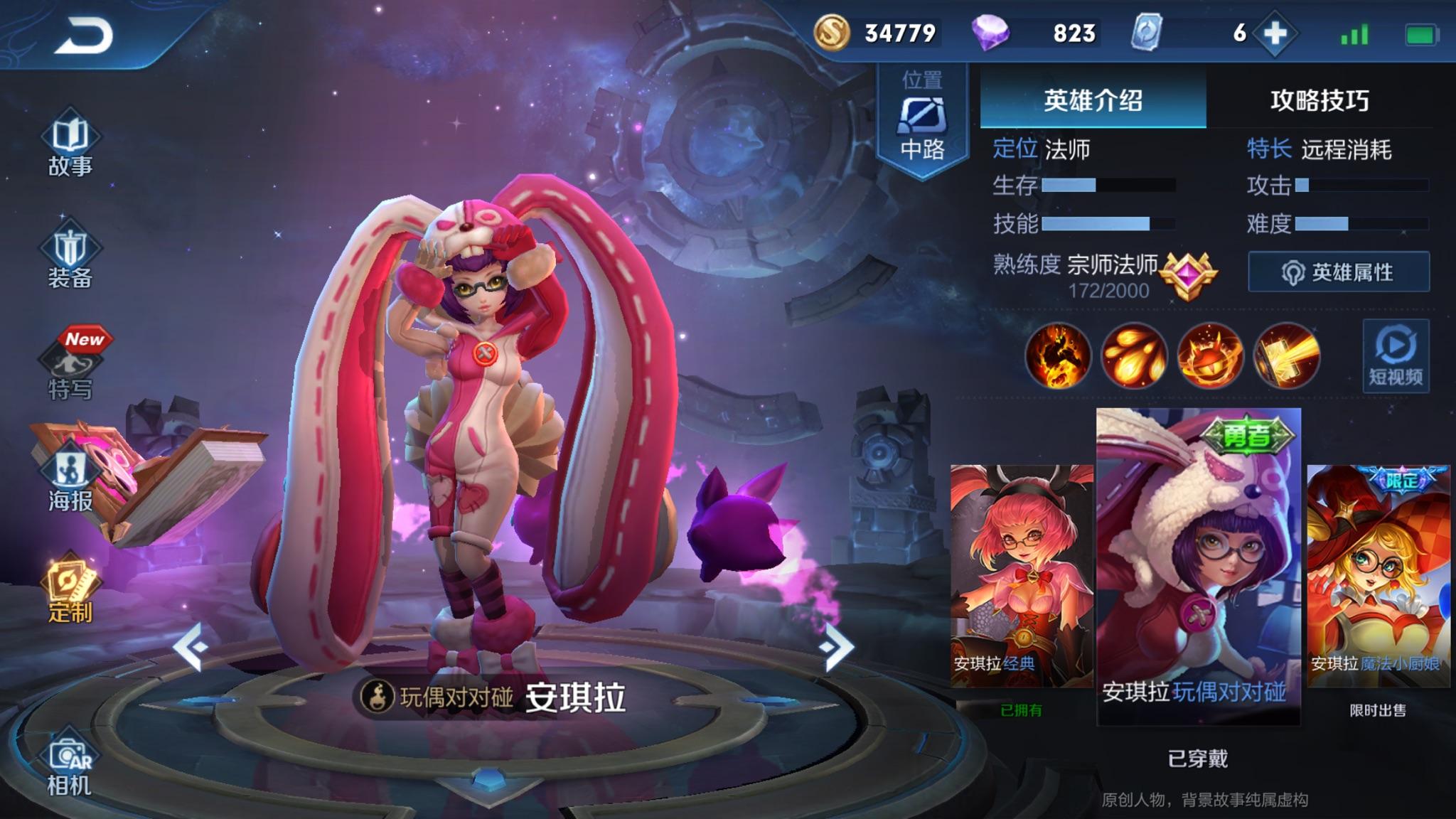View the triple fireball skill icon
This screenshot has height=819, width=1456.
point(1134,355)
